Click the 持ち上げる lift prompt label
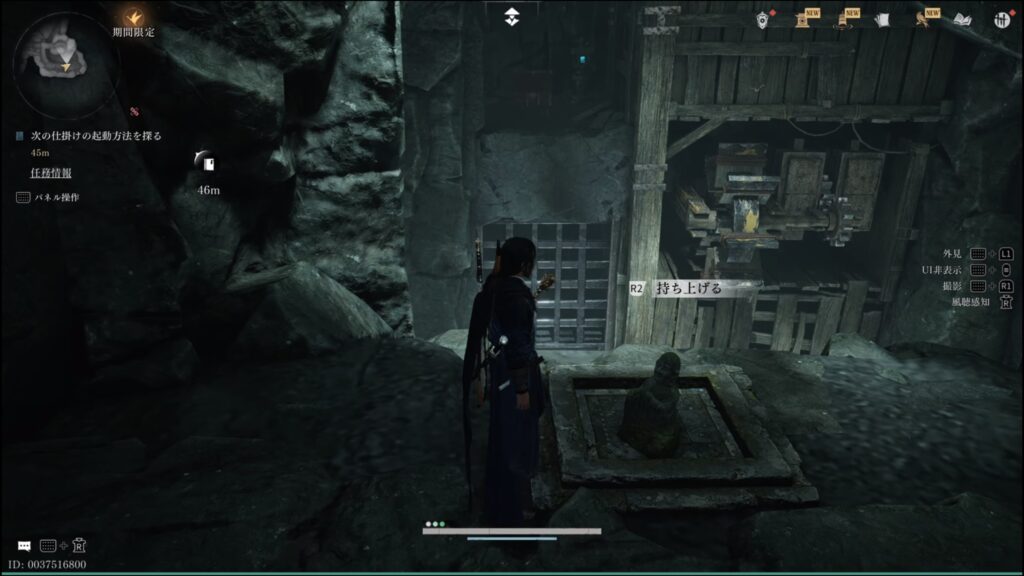This screenshot has height=576, width=1024. 687,288
